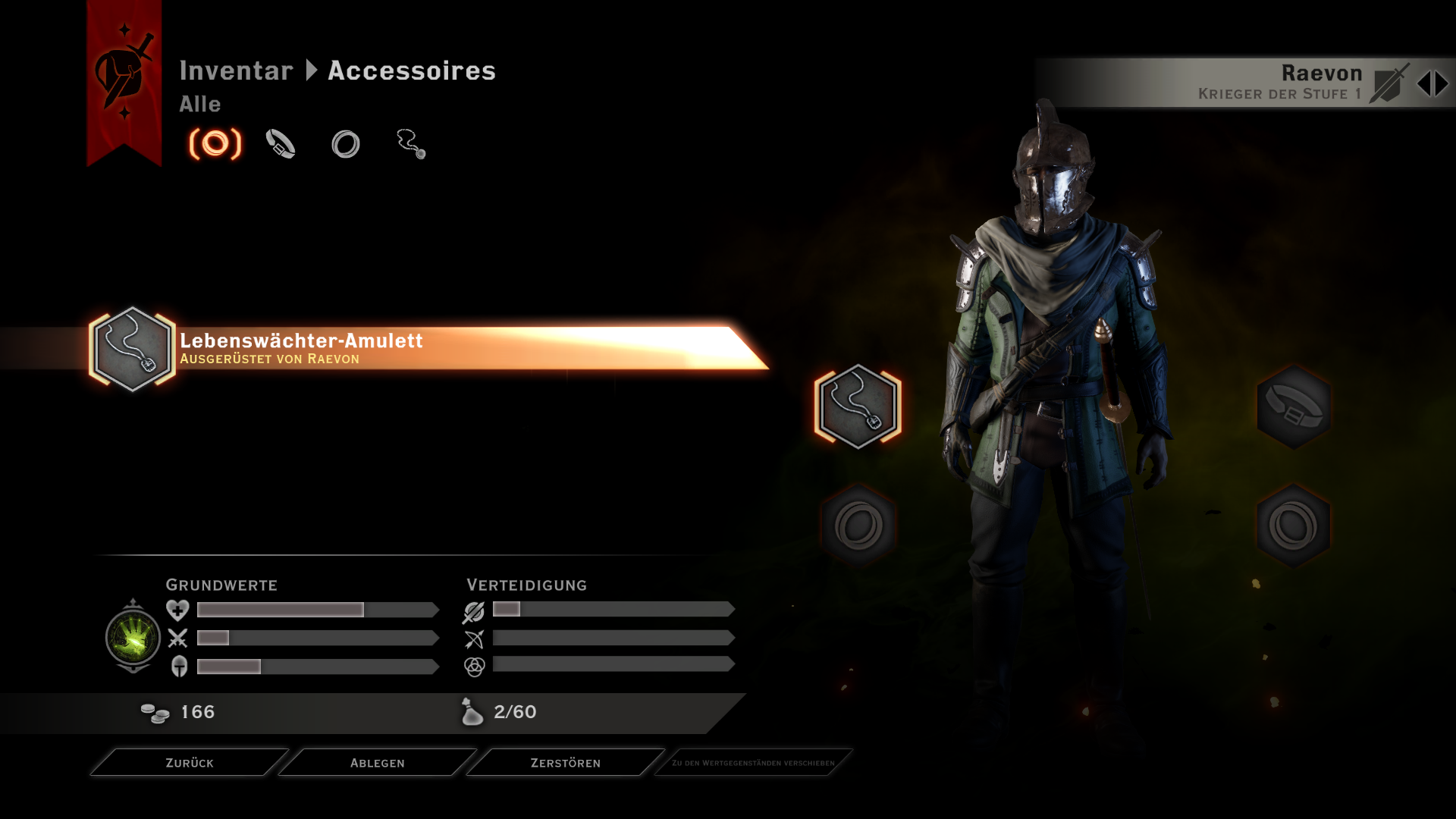The height and width of the screenshot is (819, 1456).
Task: Open the equipped amulet slot beside character
Action: pyautogui.click(x=858, y=406)
